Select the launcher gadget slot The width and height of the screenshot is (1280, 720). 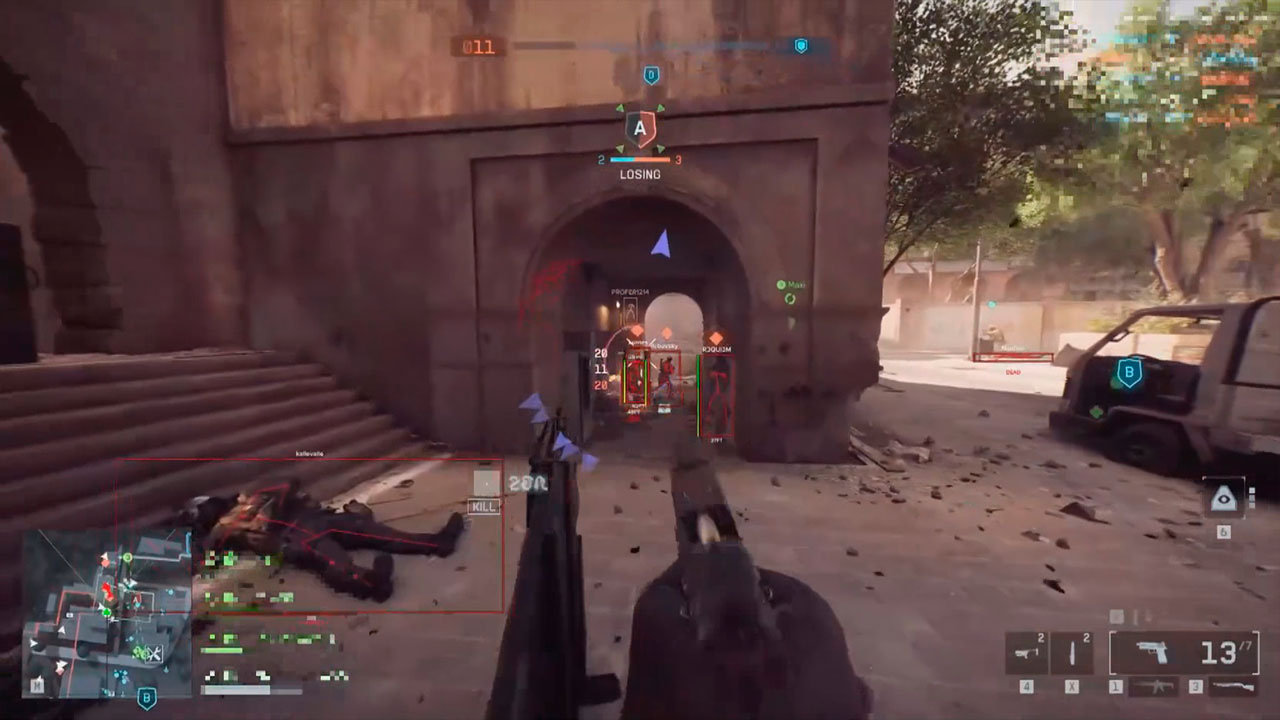[1027, 654]
